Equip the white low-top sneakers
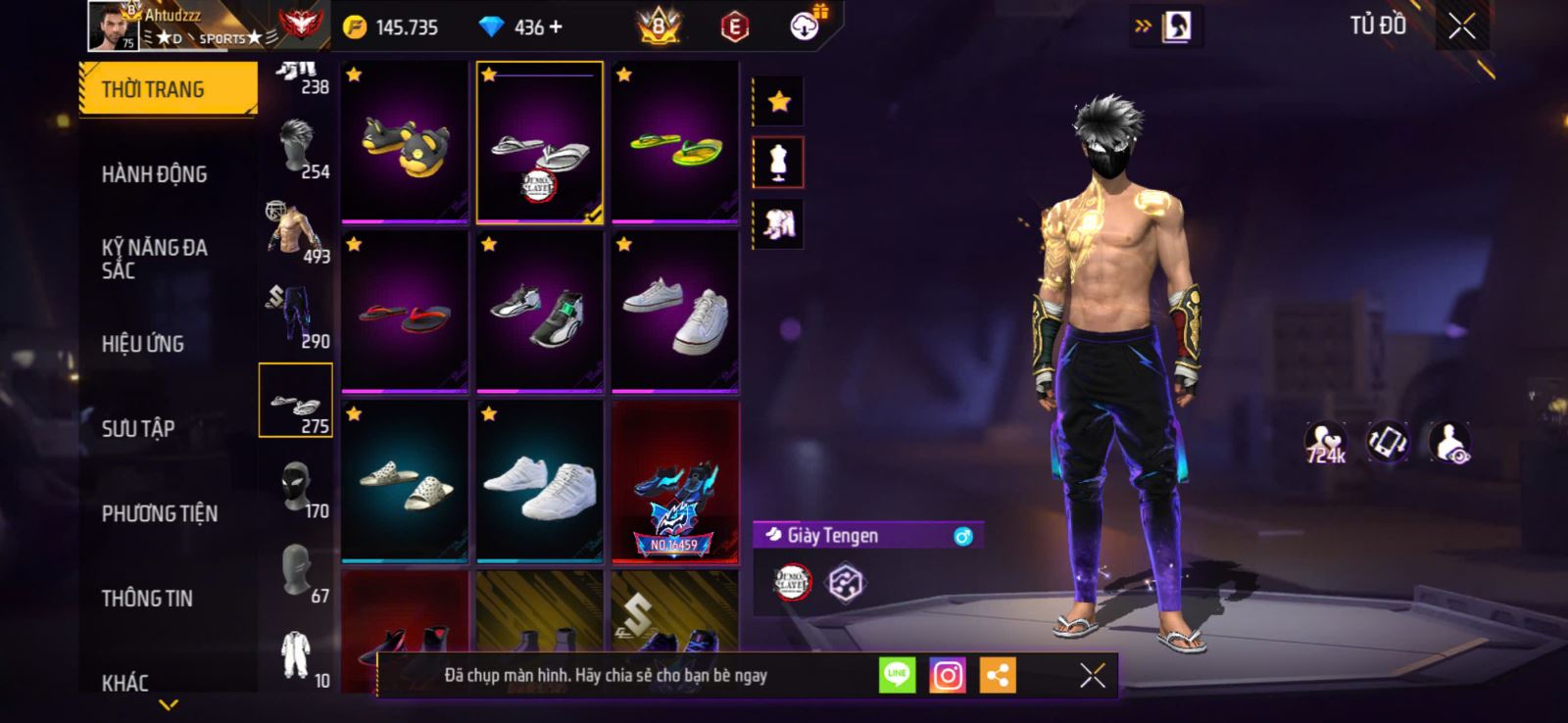This screenshot has width=1568, height=723. pyautogui.click(x=675, y=313)
